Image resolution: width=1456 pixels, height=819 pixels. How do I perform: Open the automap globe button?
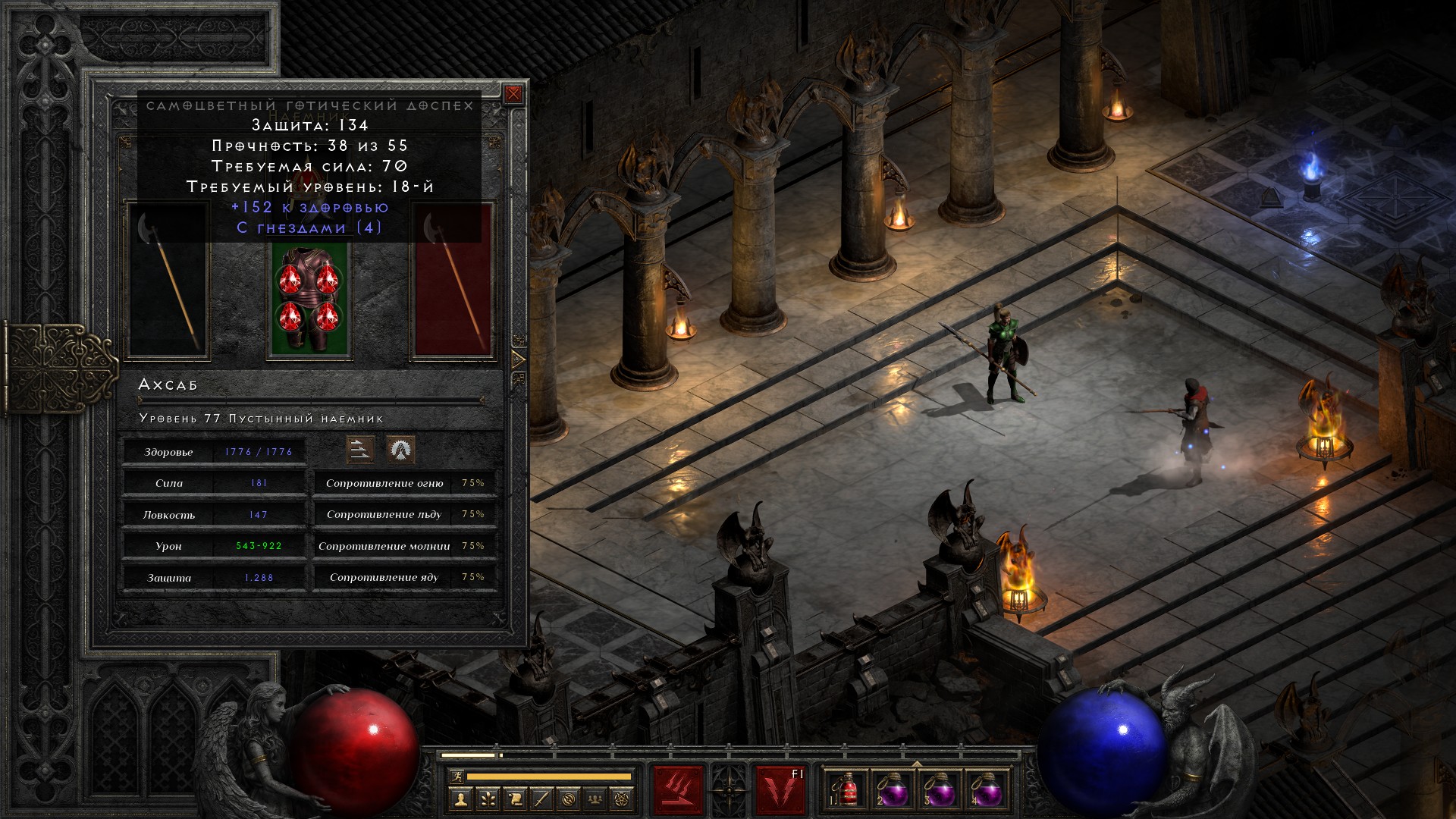click(570, 799)
